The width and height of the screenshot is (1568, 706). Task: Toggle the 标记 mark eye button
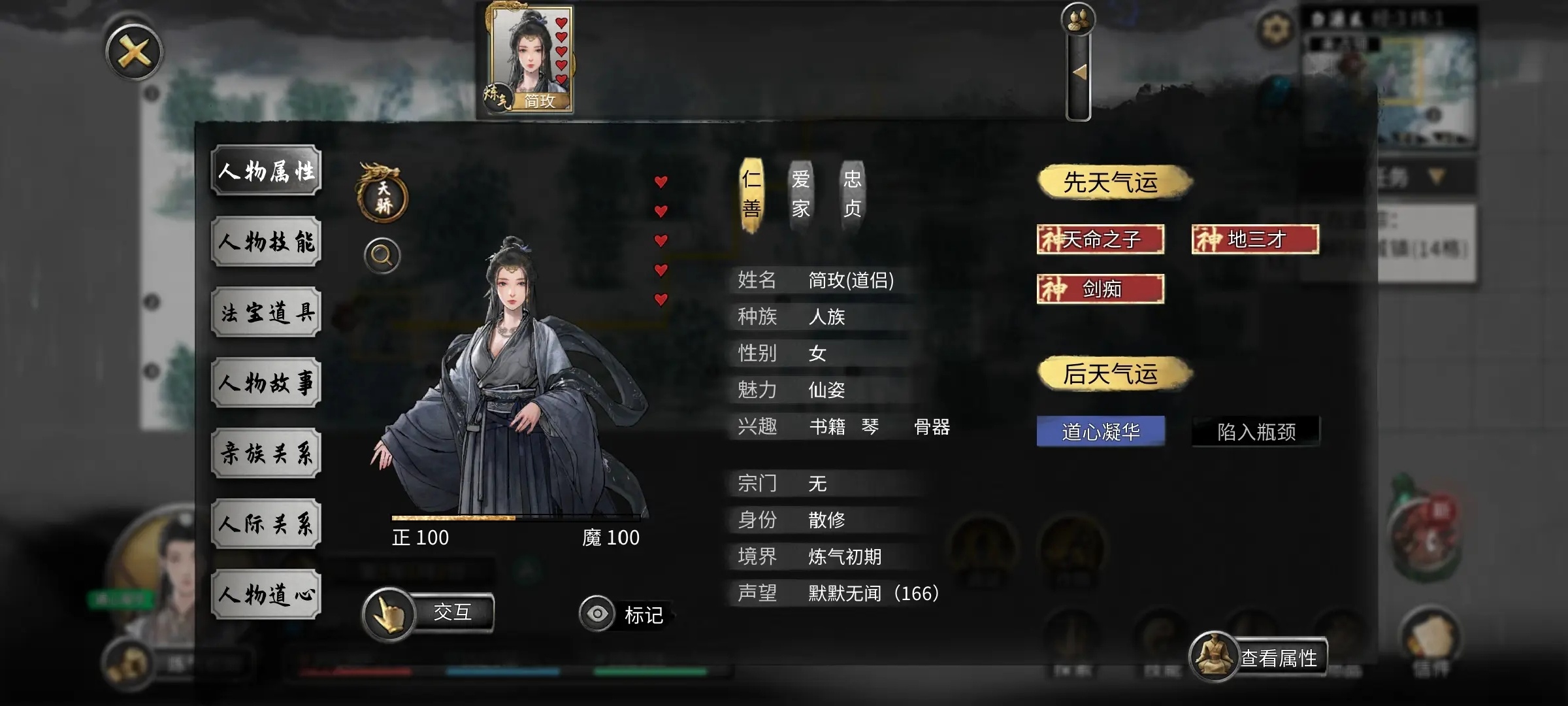click(597, 614)
